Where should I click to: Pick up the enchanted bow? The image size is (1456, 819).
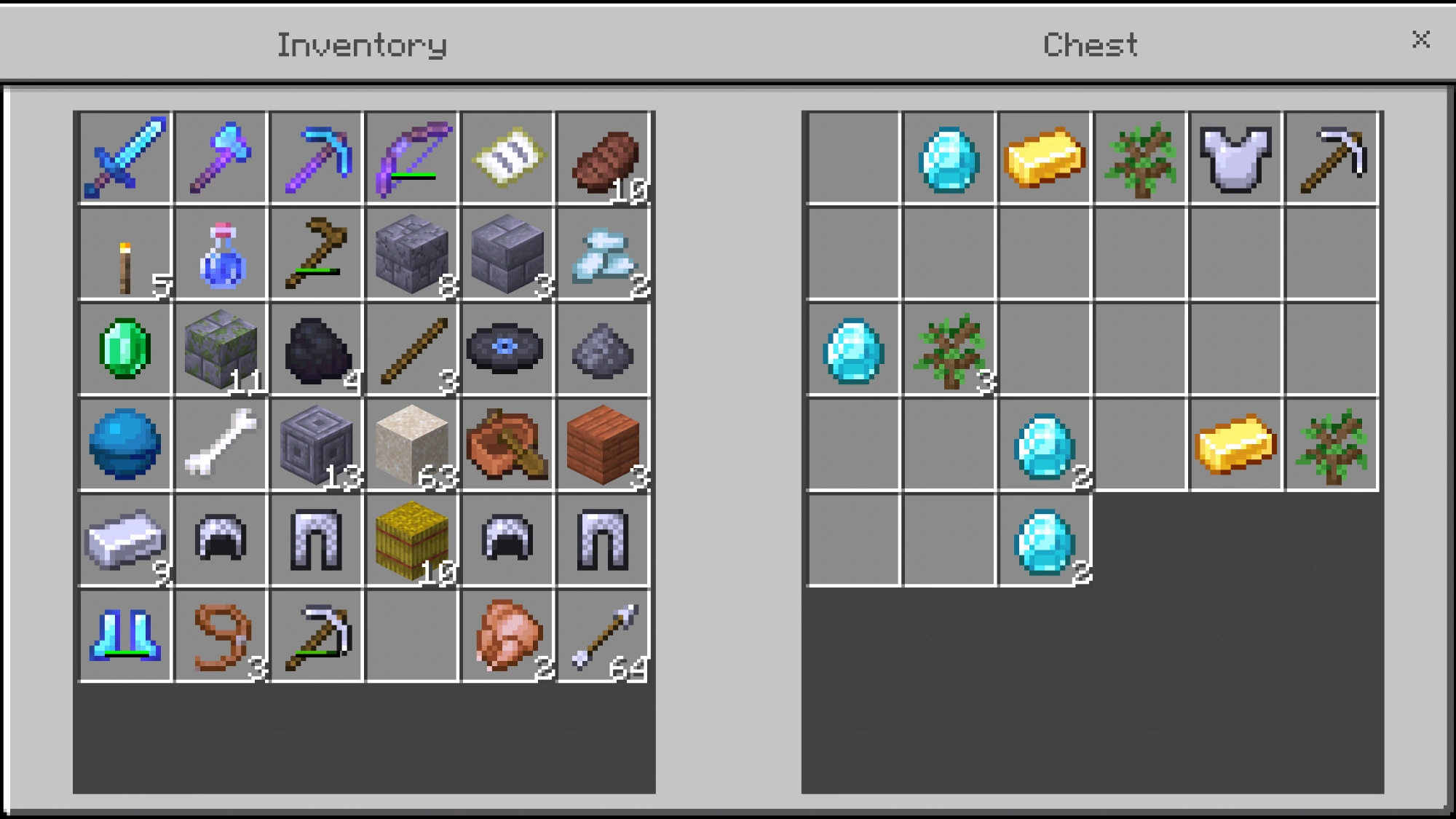click(x=412, y=157)
